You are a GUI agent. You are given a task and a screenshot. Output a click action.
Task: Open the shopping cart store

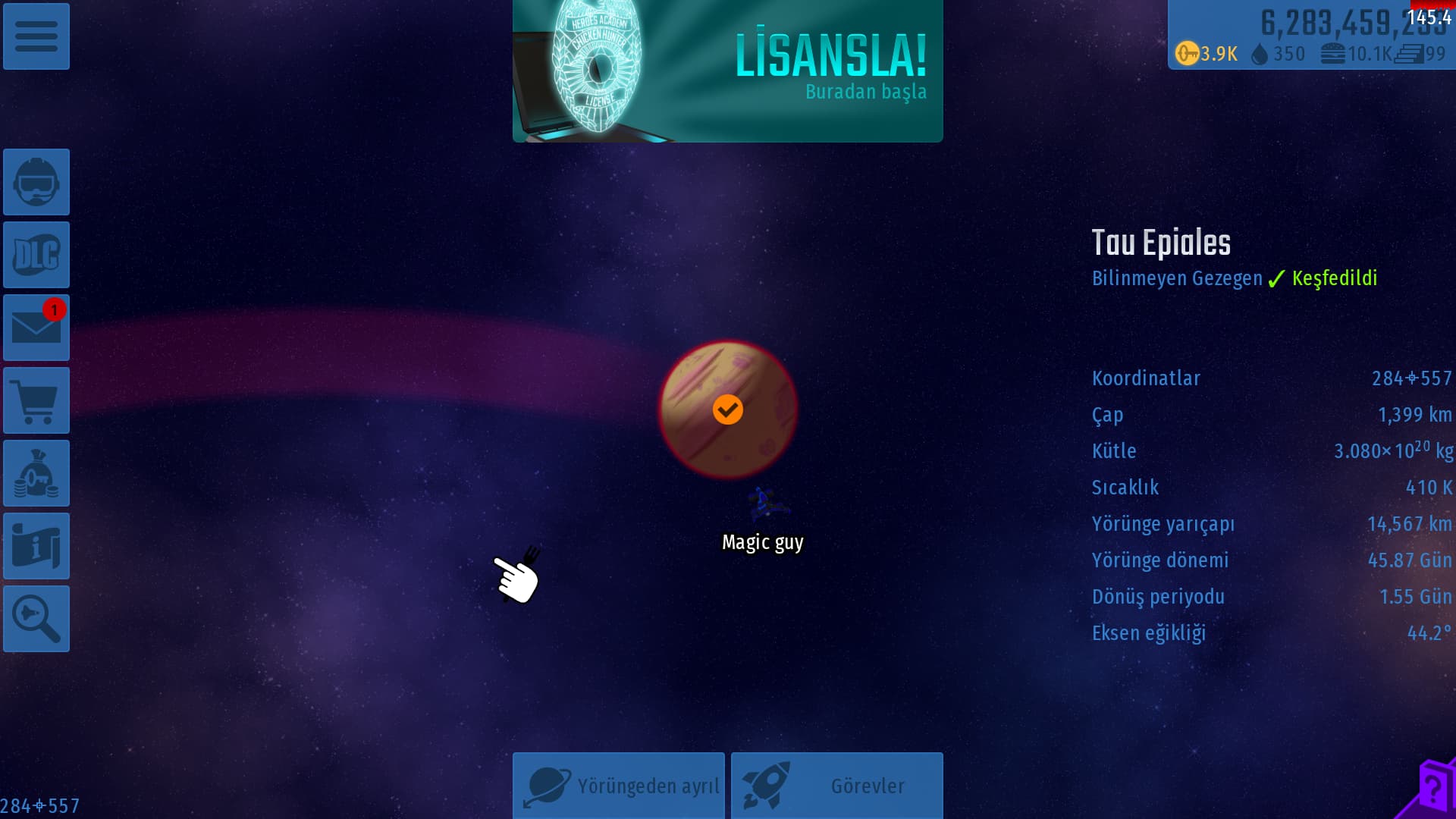coord(36,400)
